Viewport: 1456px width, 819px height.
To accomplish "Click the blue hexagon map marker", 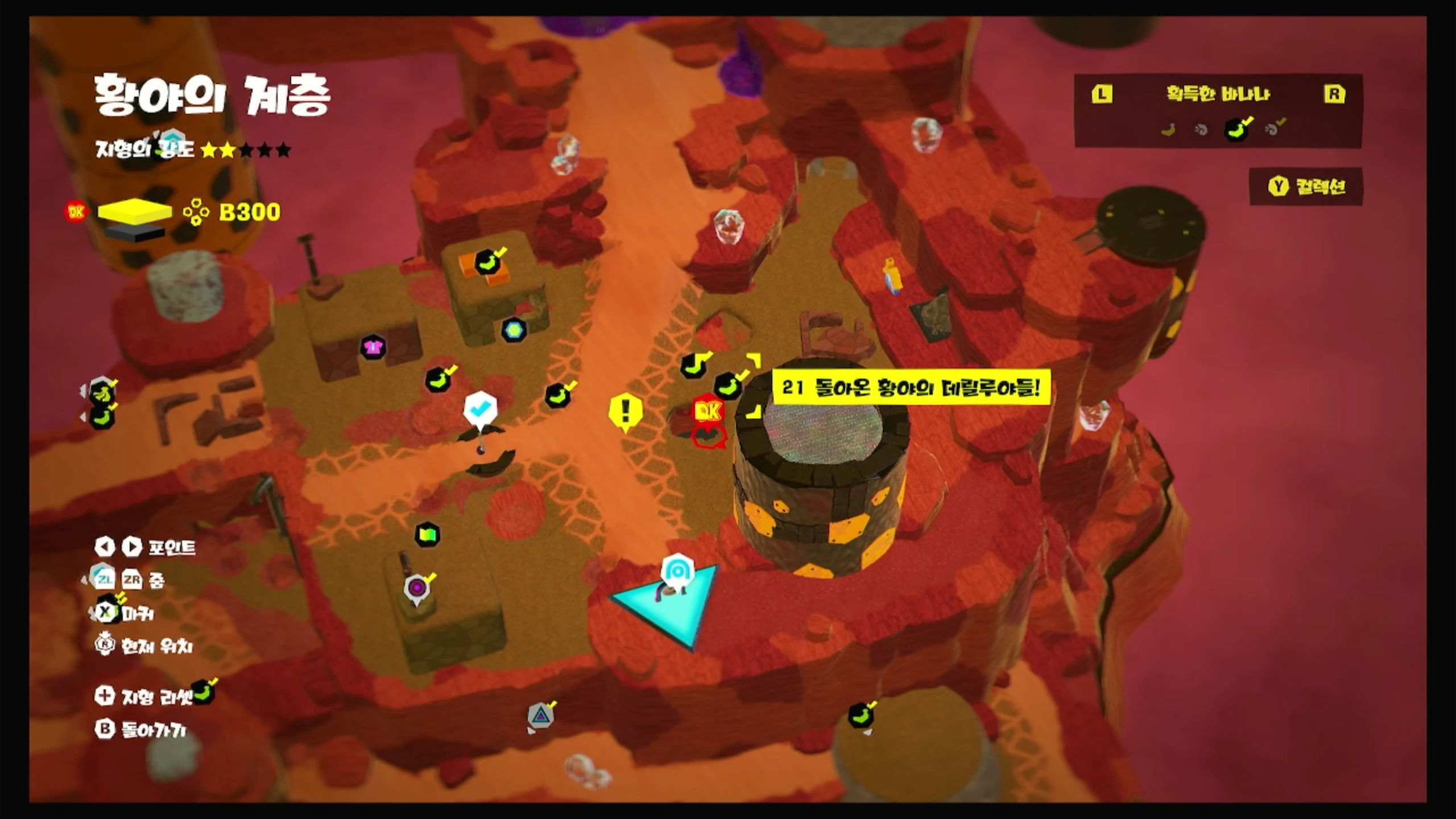I will tap(514, 330).
